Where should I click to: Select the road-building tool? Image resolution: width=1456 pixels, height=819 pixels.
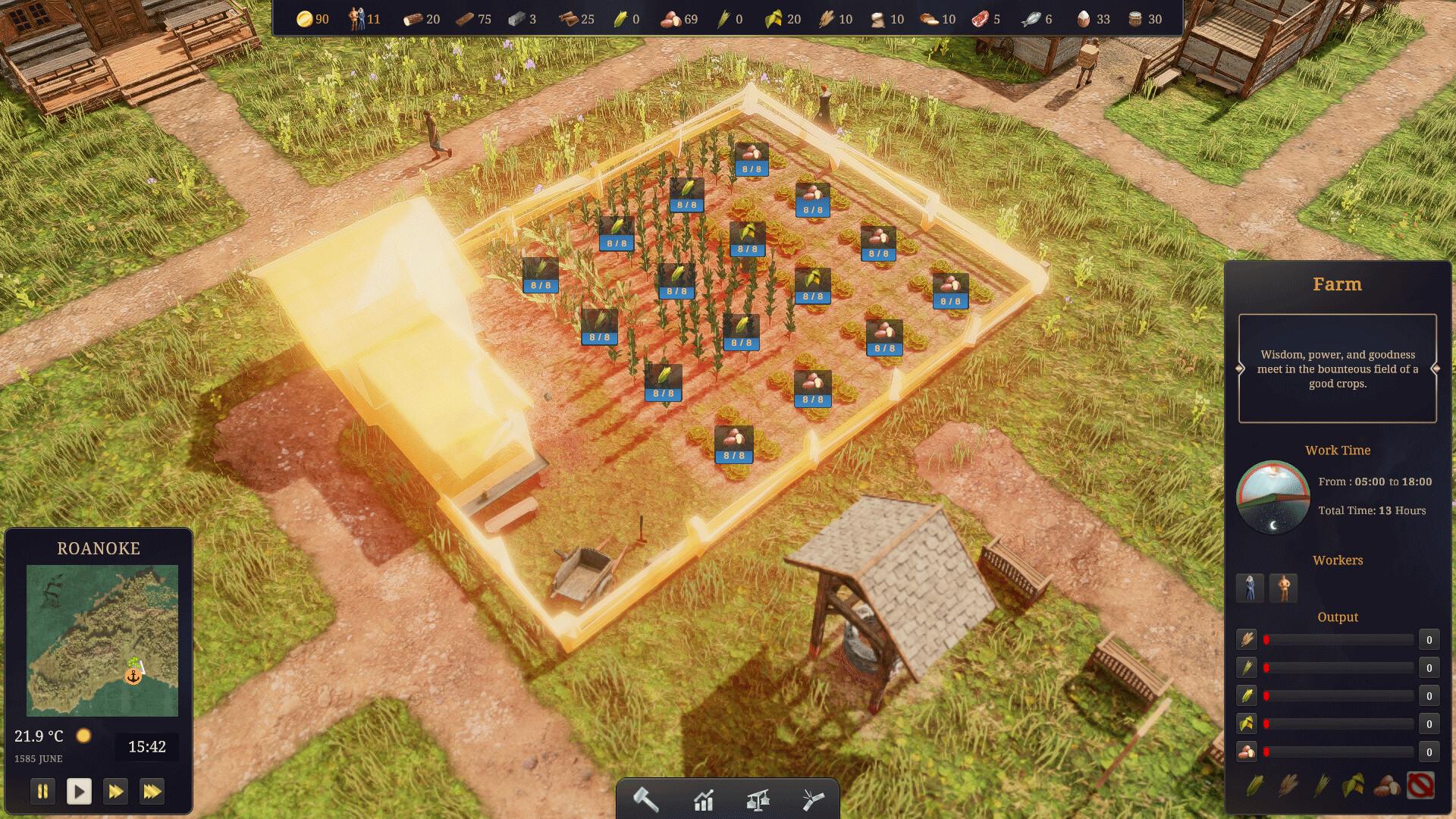click(812, 799)
